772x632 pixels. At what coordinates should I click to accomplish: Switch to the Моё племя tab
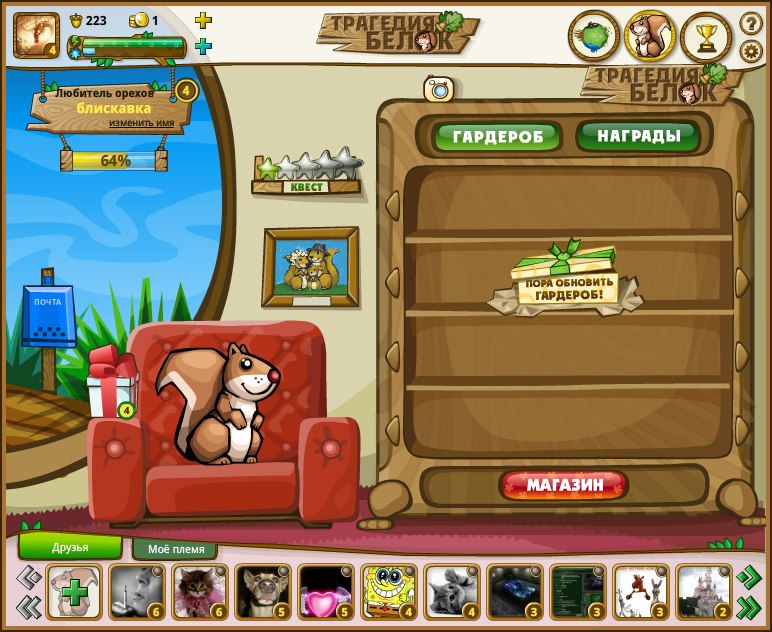[x=175, y=549]
